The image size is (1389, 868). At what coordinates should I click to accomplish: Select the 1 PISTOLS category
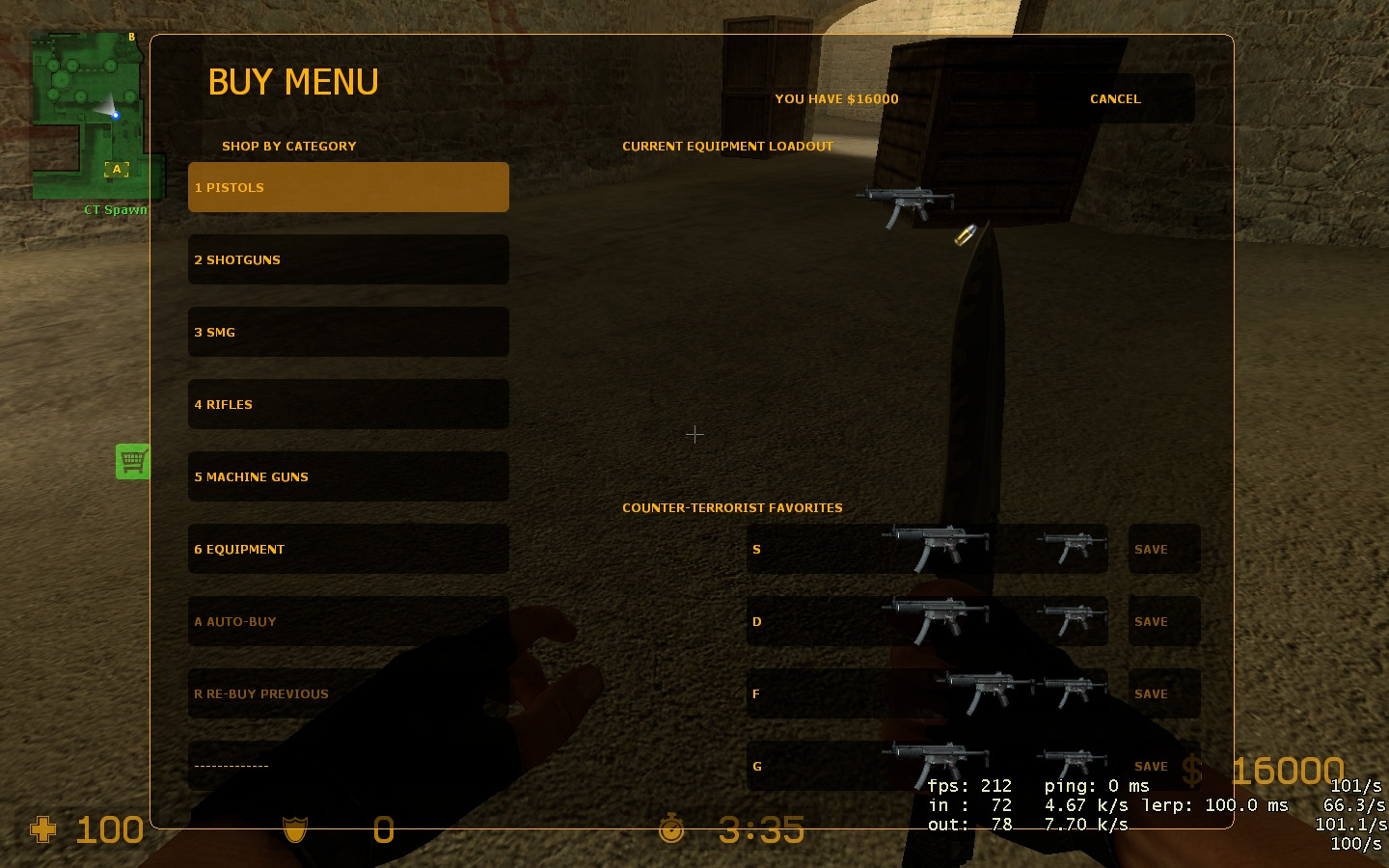pos(348,187)
